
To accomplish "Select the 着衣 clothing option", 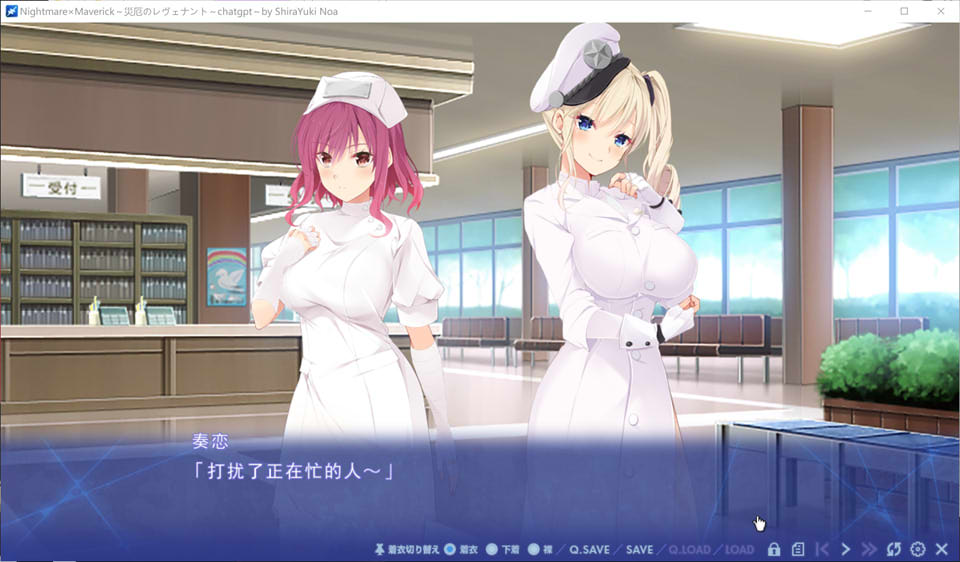I will click(x=450, y=549).
